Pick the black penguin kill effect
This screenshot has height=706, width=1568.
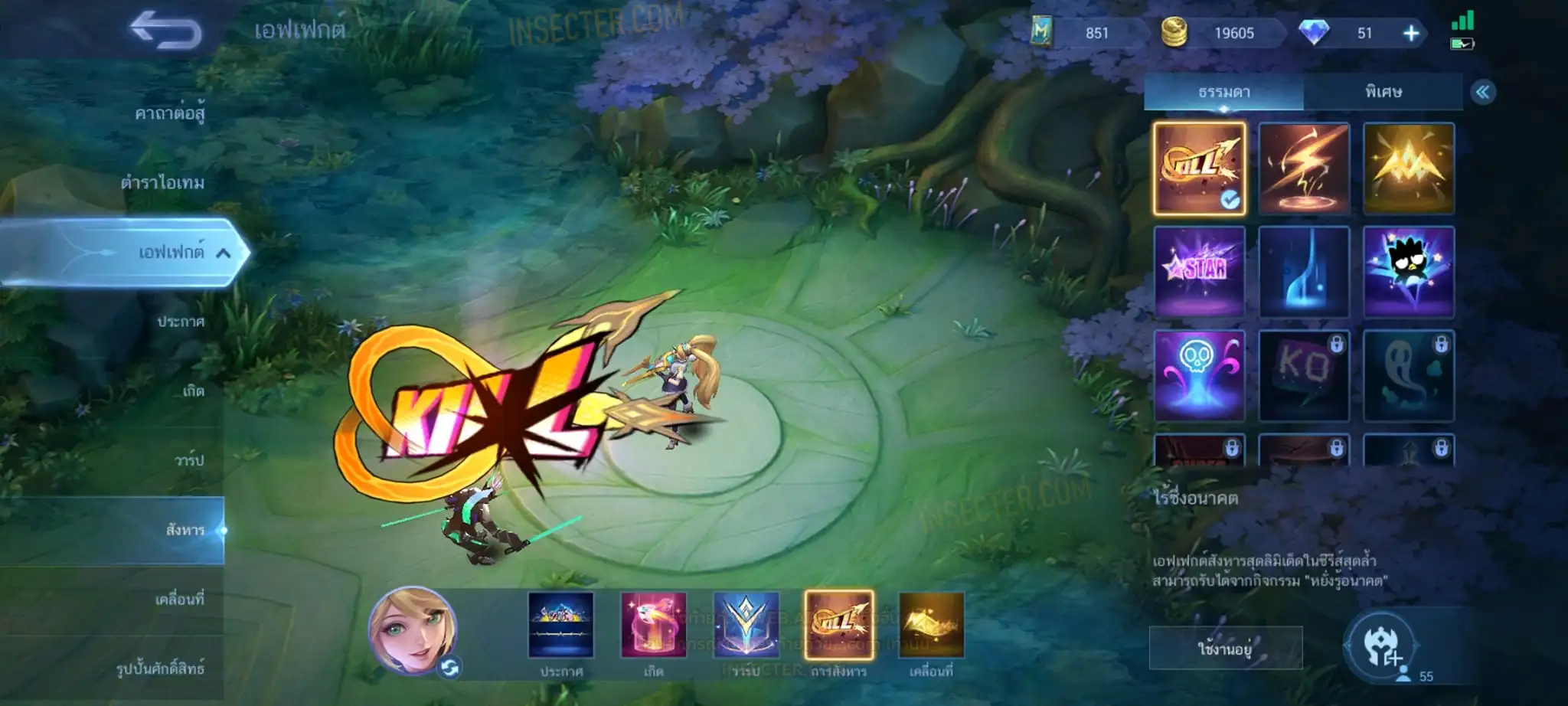pos(1408,272)
